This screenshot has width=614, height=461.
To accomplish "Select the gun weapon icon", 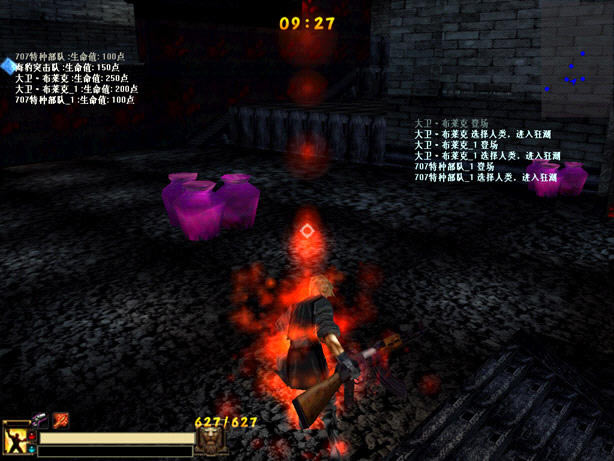I will (x=41, y=420).
